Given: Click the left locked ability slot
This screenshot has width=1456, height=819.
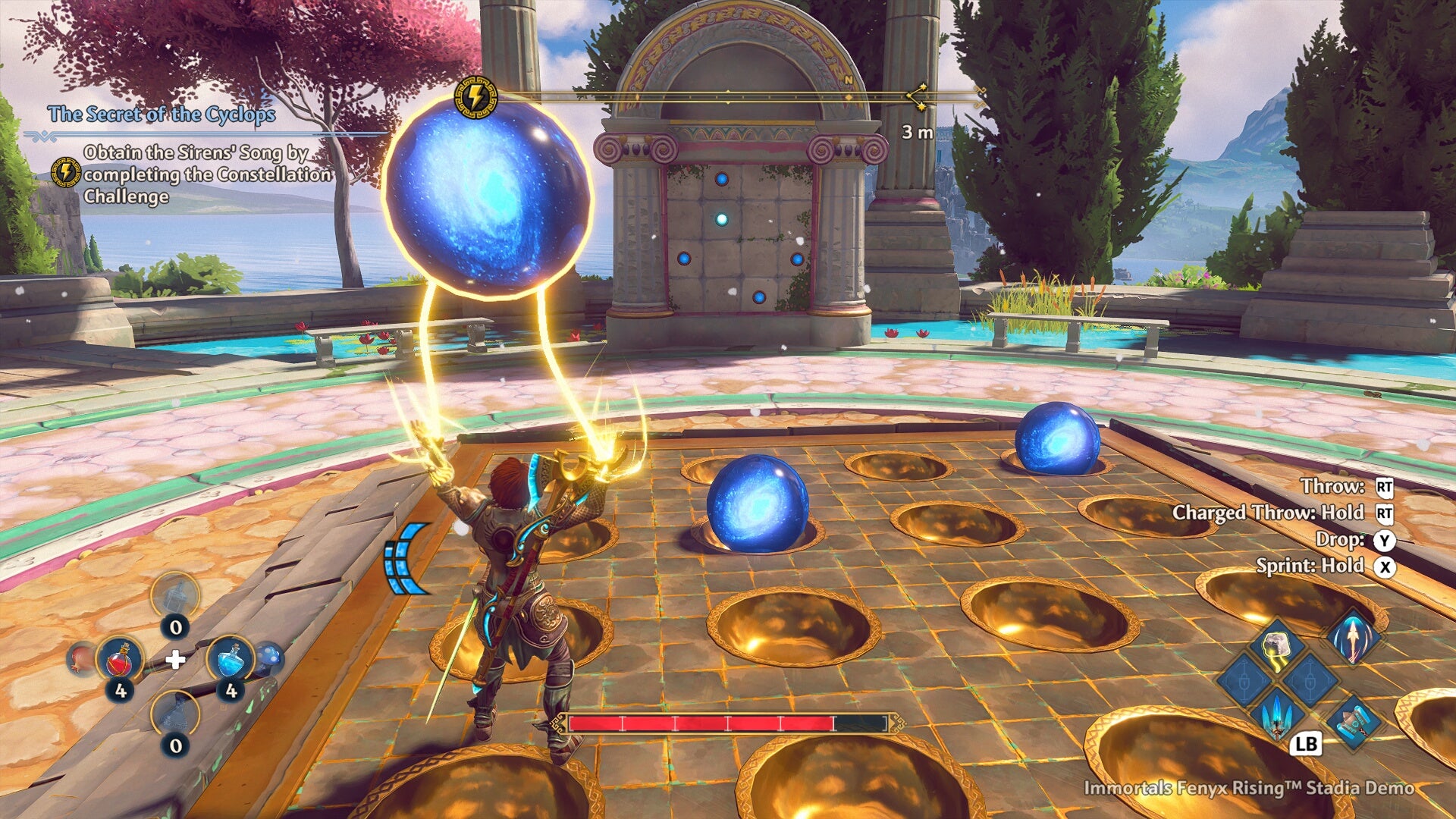Looking at the screenshot, I should point(1244,680).
